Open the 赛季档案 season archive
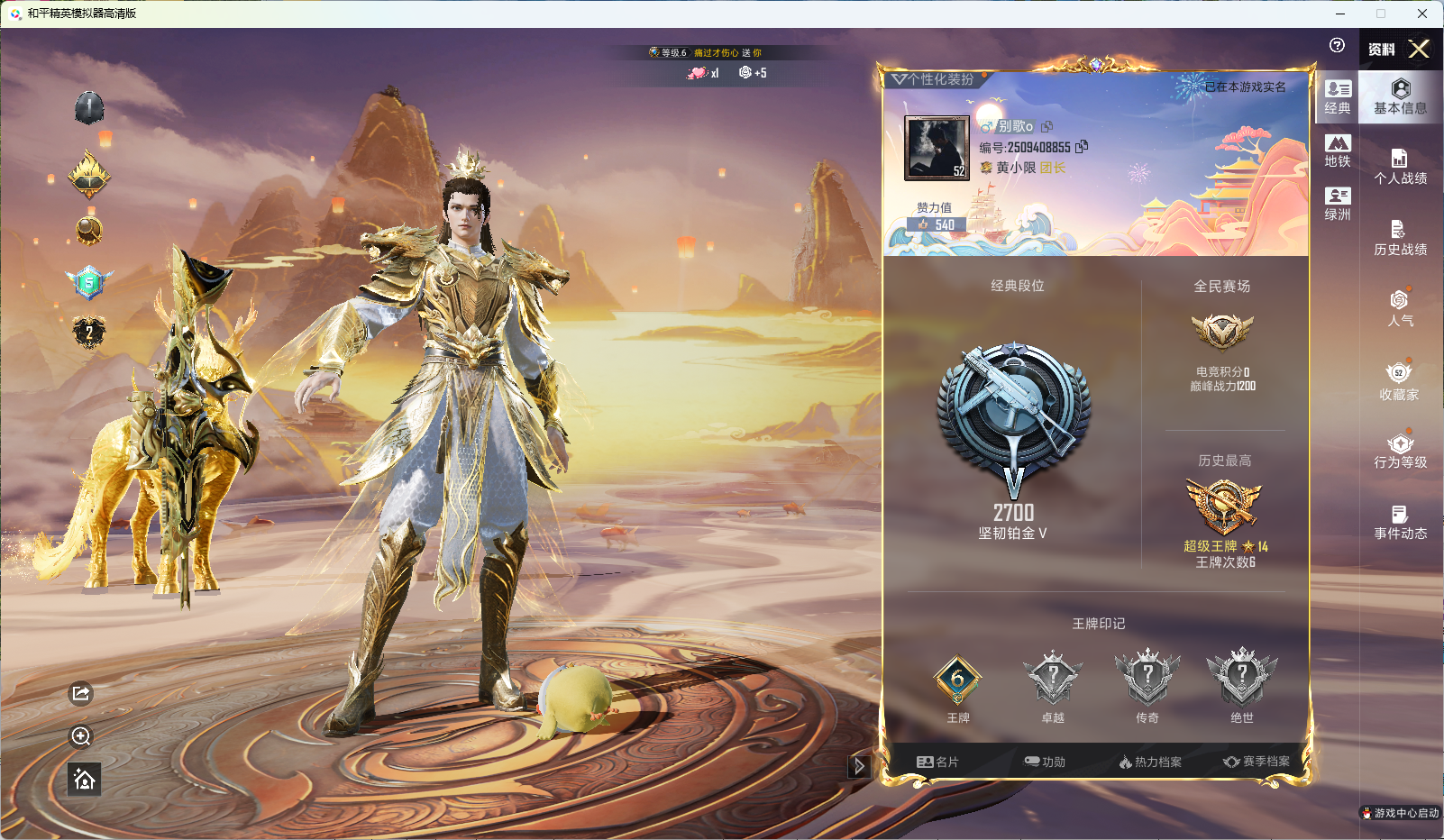 click(x=1257, y=762)
